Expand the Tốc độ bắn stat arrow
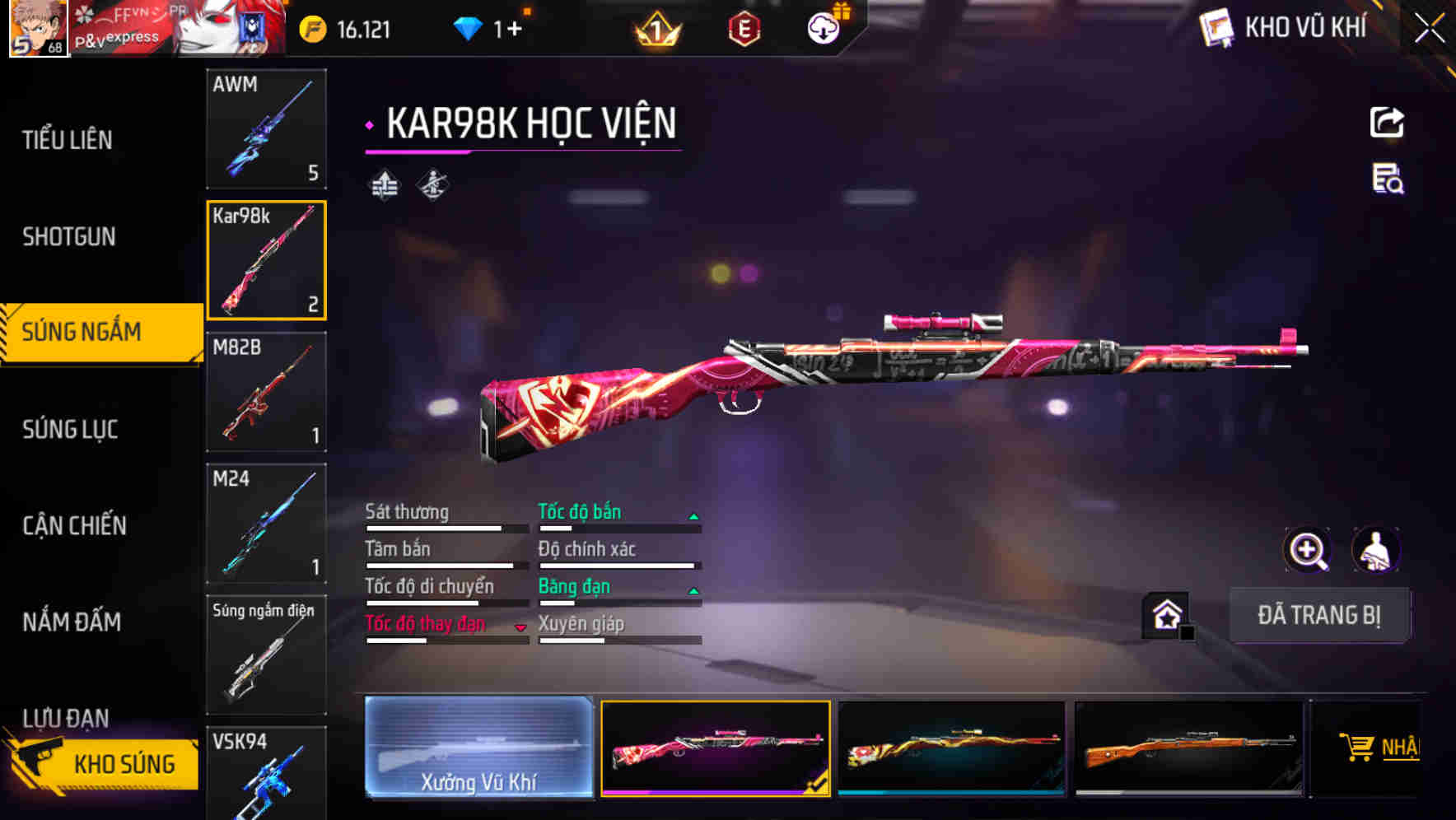This screenshot has height=820, width=1456. (x=694, y=515)
